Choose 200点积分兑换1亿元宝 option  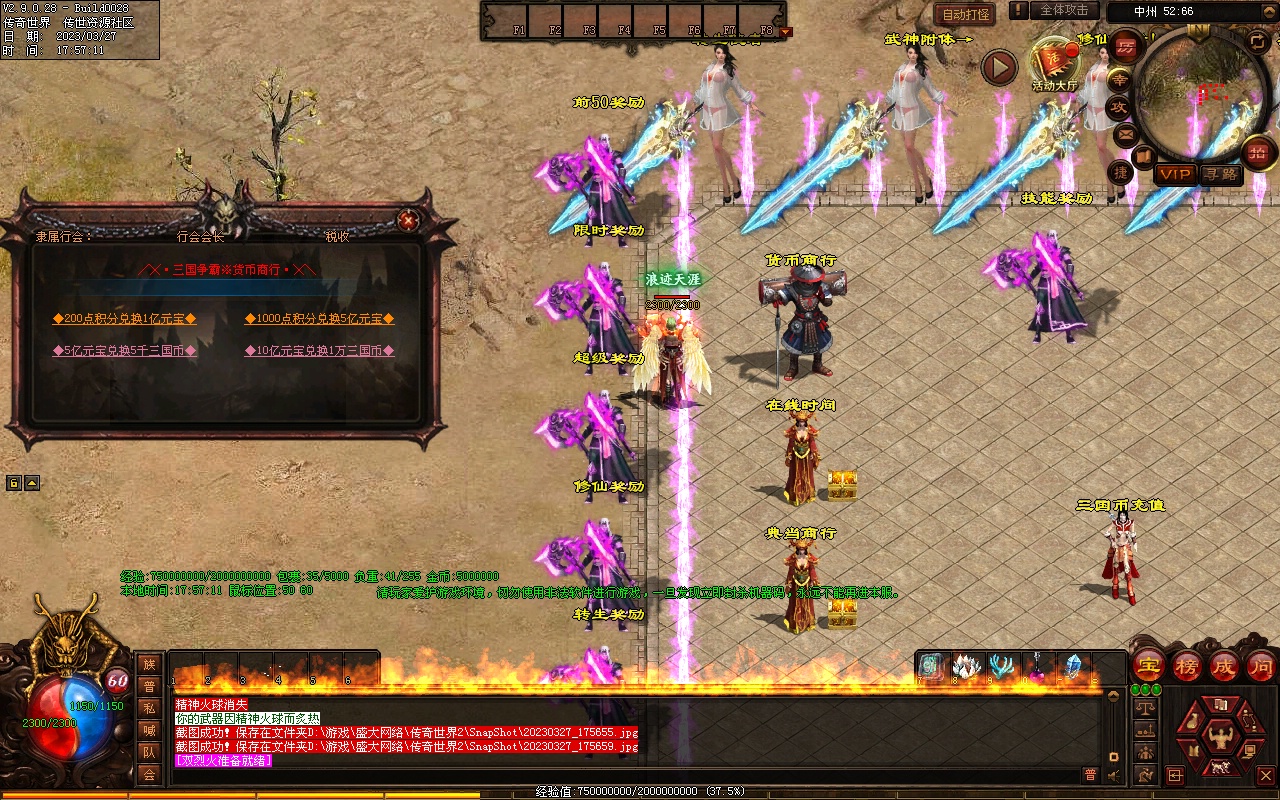coord(124,319)
